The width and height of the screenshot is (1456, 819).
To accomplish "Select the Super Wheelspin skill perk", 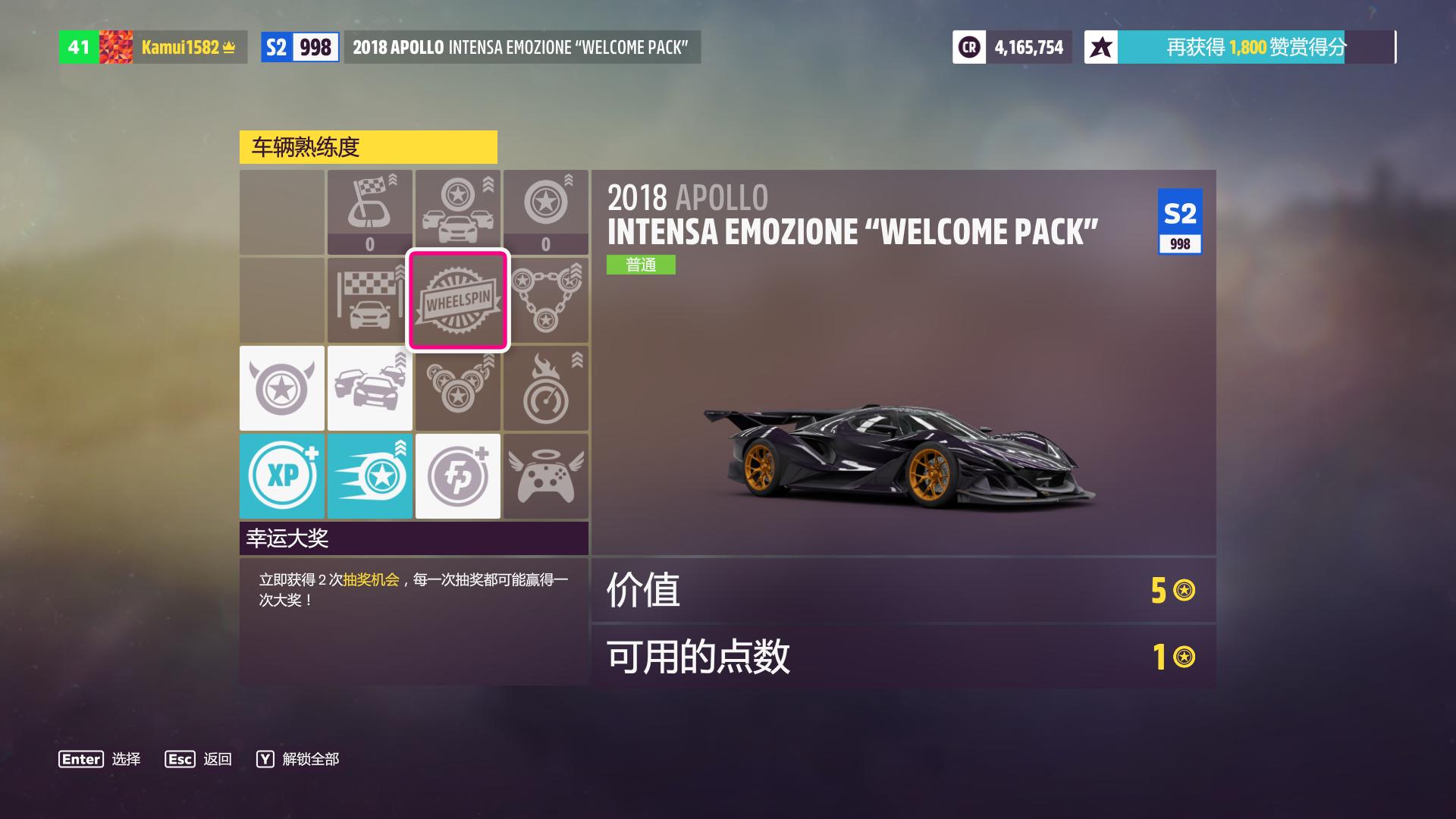I will [x=370, y=476].
